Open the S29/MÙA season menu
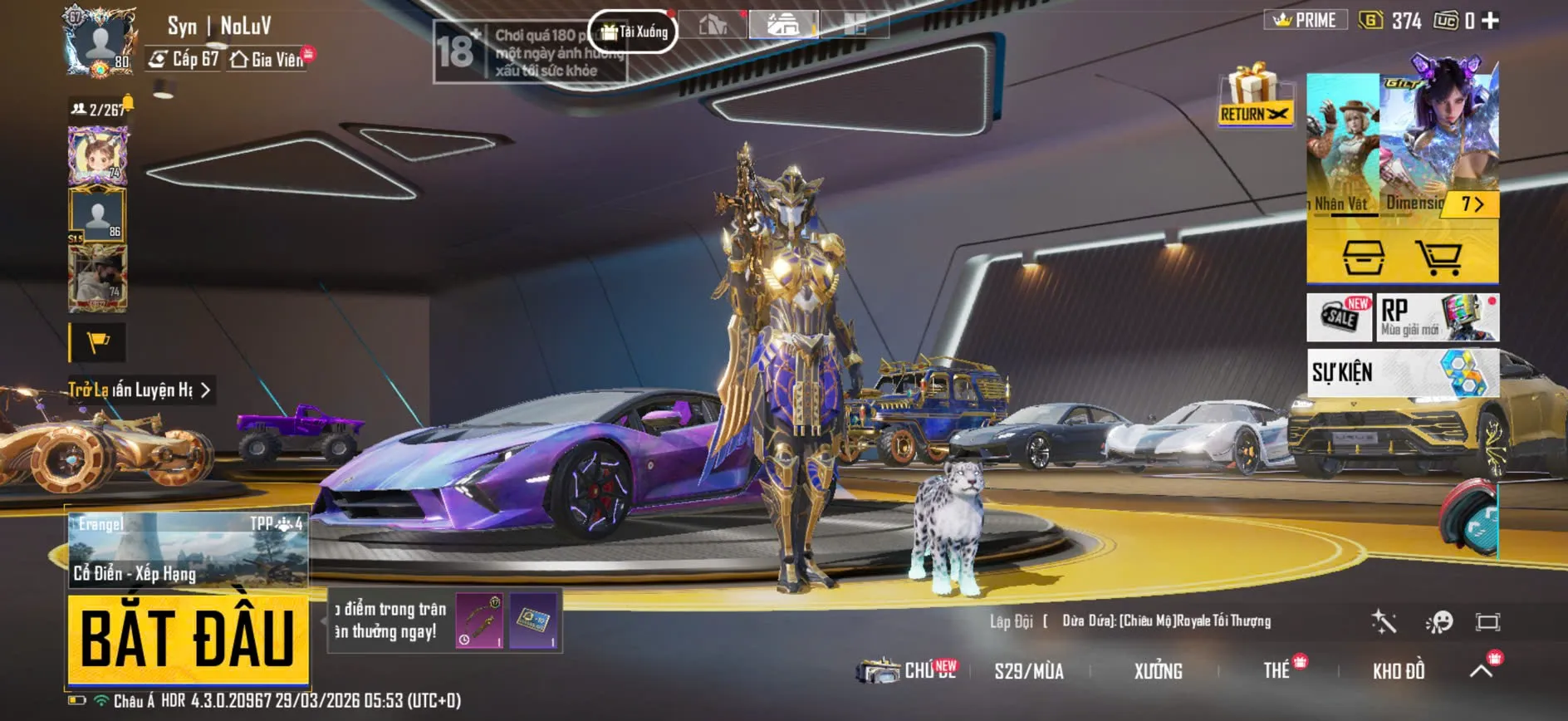 (1029, 671)
